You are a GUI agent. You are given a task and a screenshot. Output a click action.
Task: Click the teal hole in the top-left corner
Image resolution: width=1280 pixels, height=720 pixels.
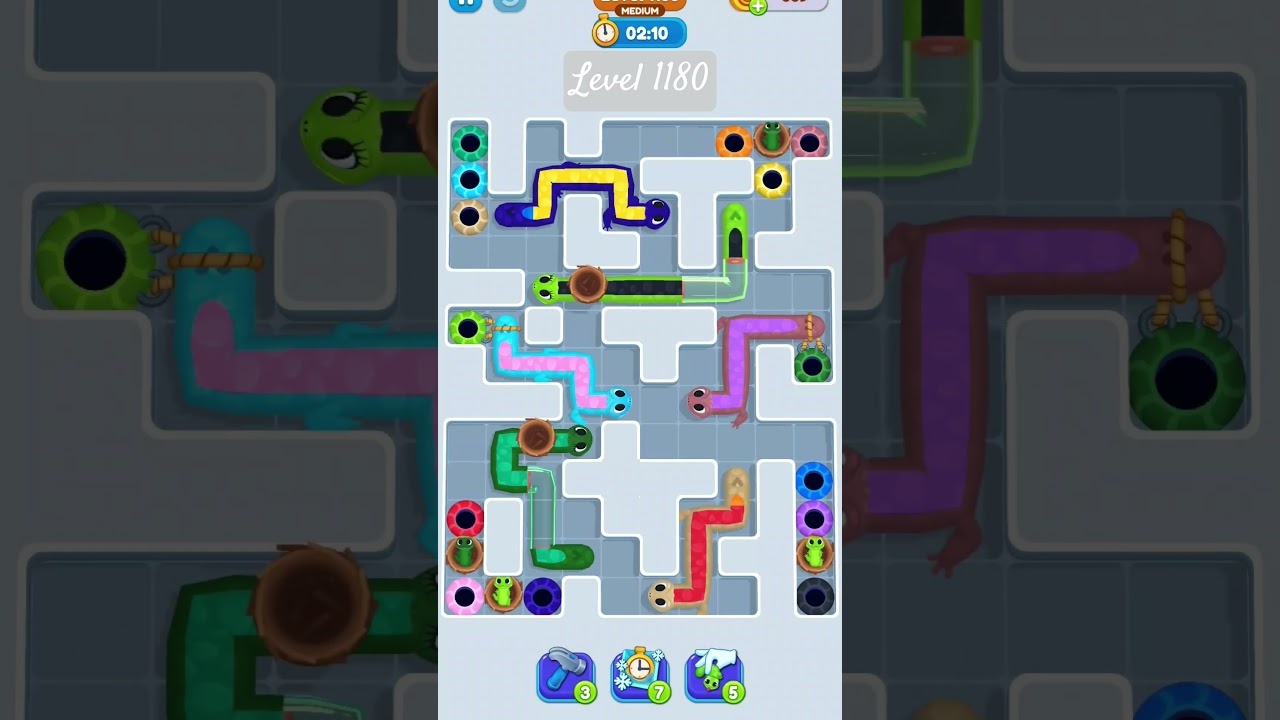point(468,142)
